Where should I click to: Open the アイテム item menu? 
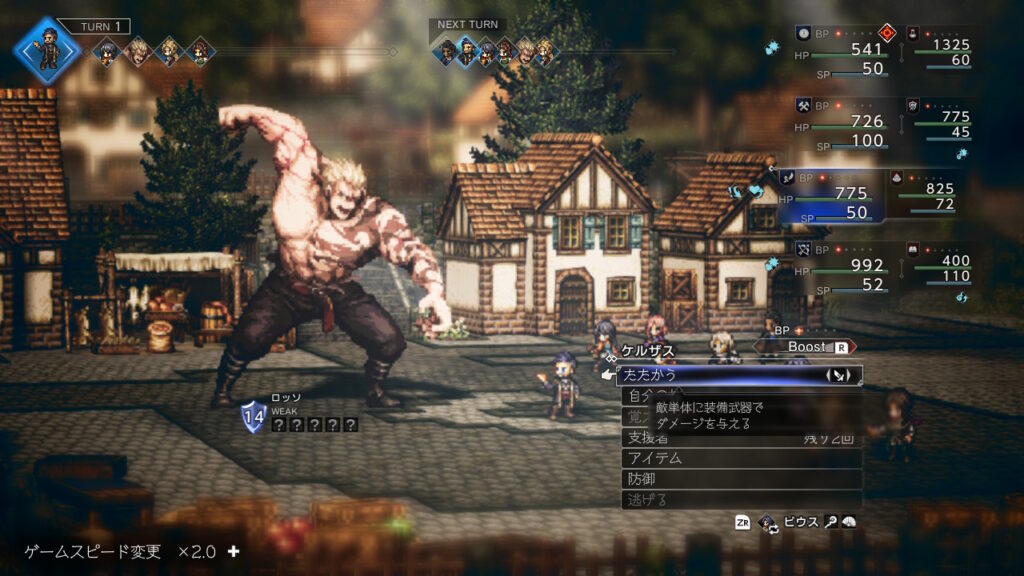(x=740, y=458)
